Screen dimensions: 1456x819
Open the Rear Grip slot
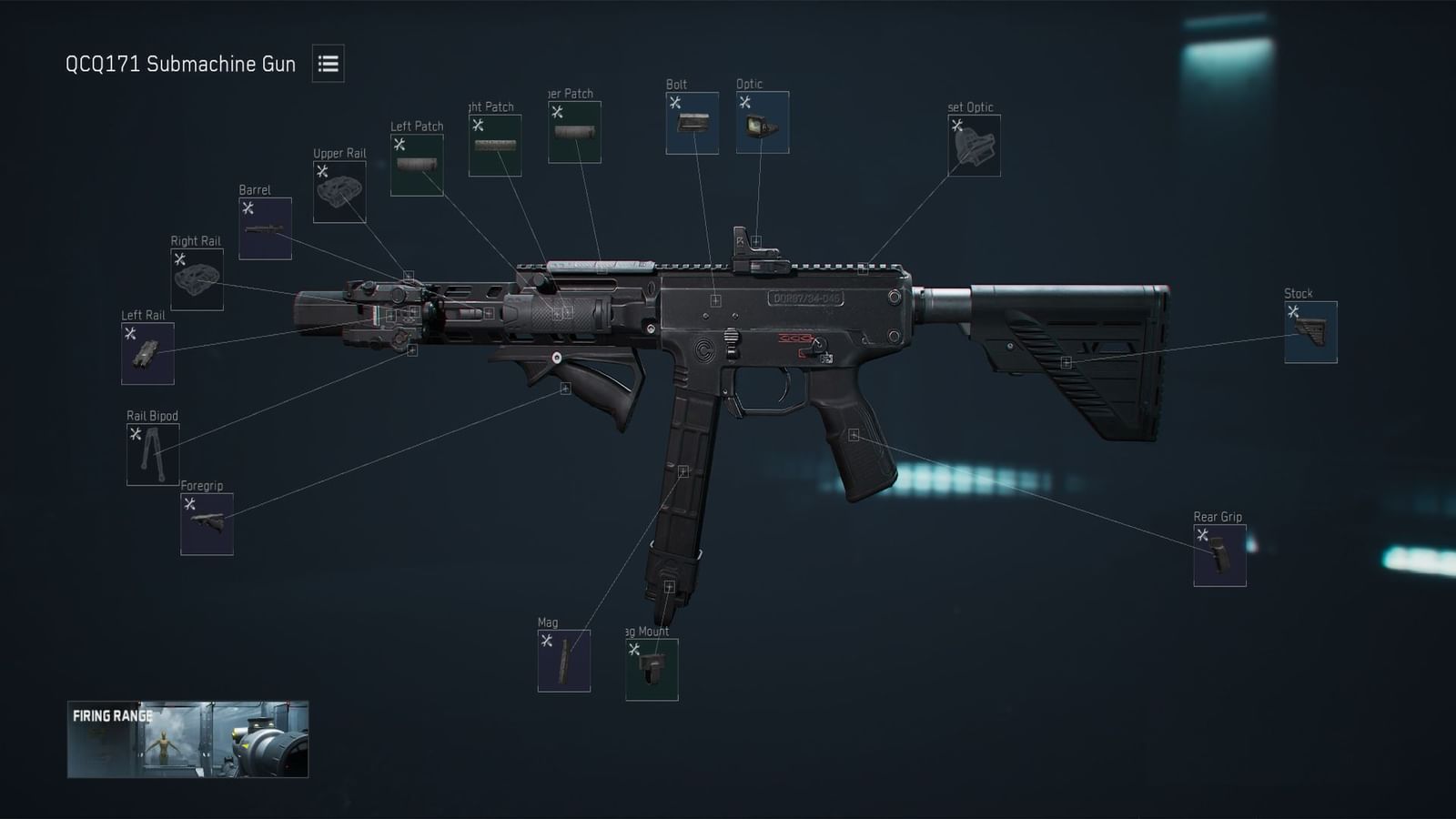pyautogui.click(x=1219, y=556)
